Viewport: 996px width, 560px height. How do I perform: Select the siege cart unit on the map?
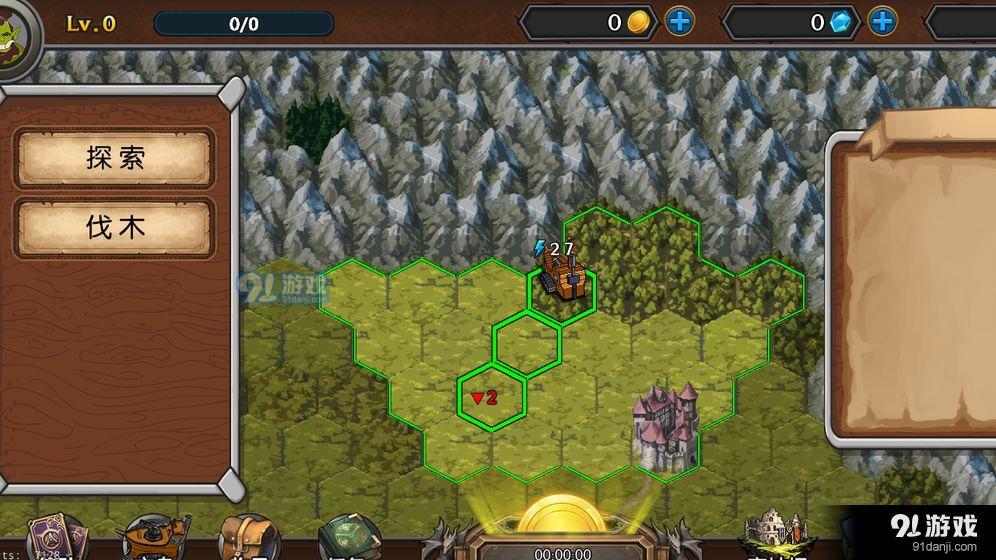pyautogui.click(x=562, y=275)
